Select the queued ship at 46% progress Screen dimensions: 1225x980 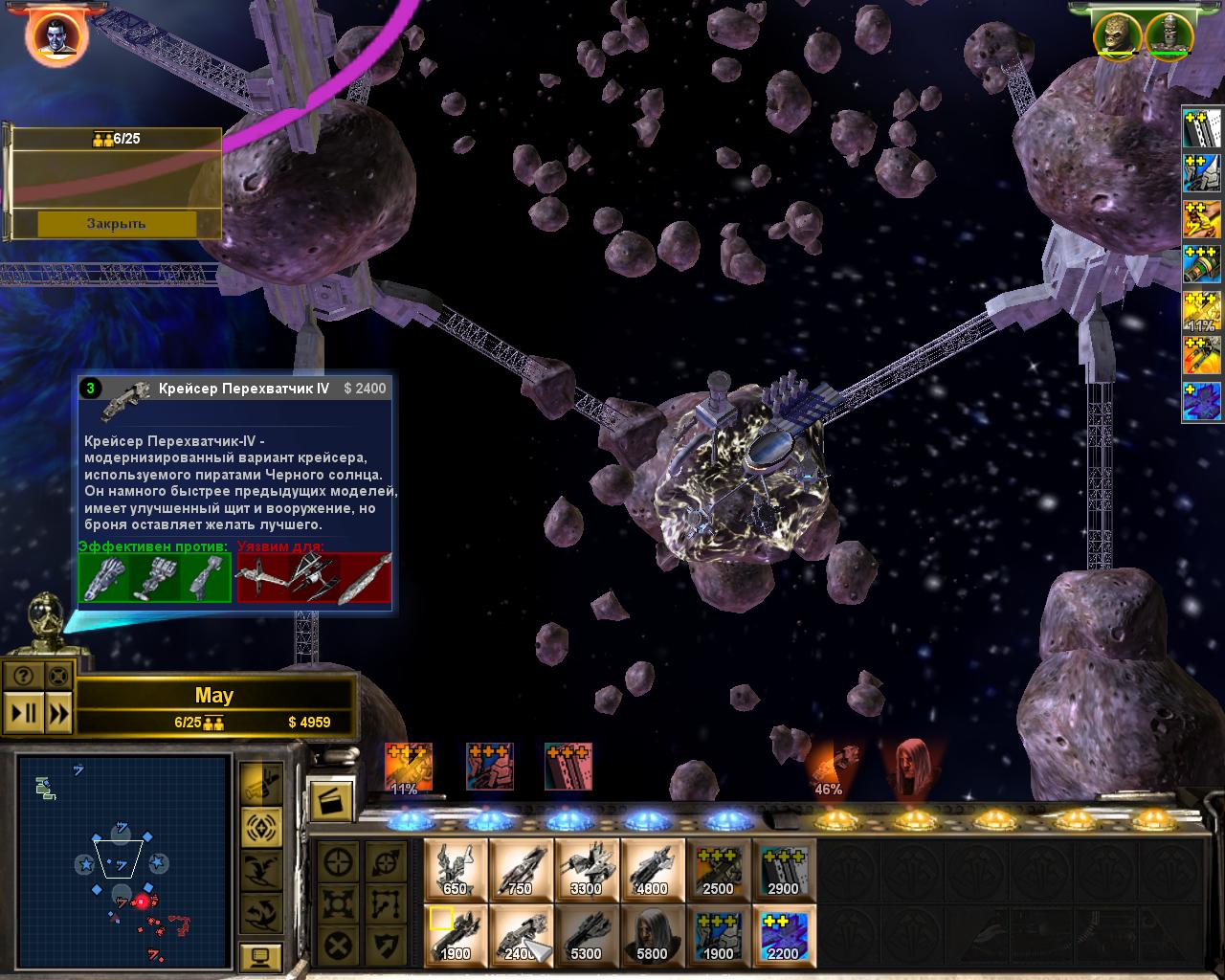click(829, 768)
